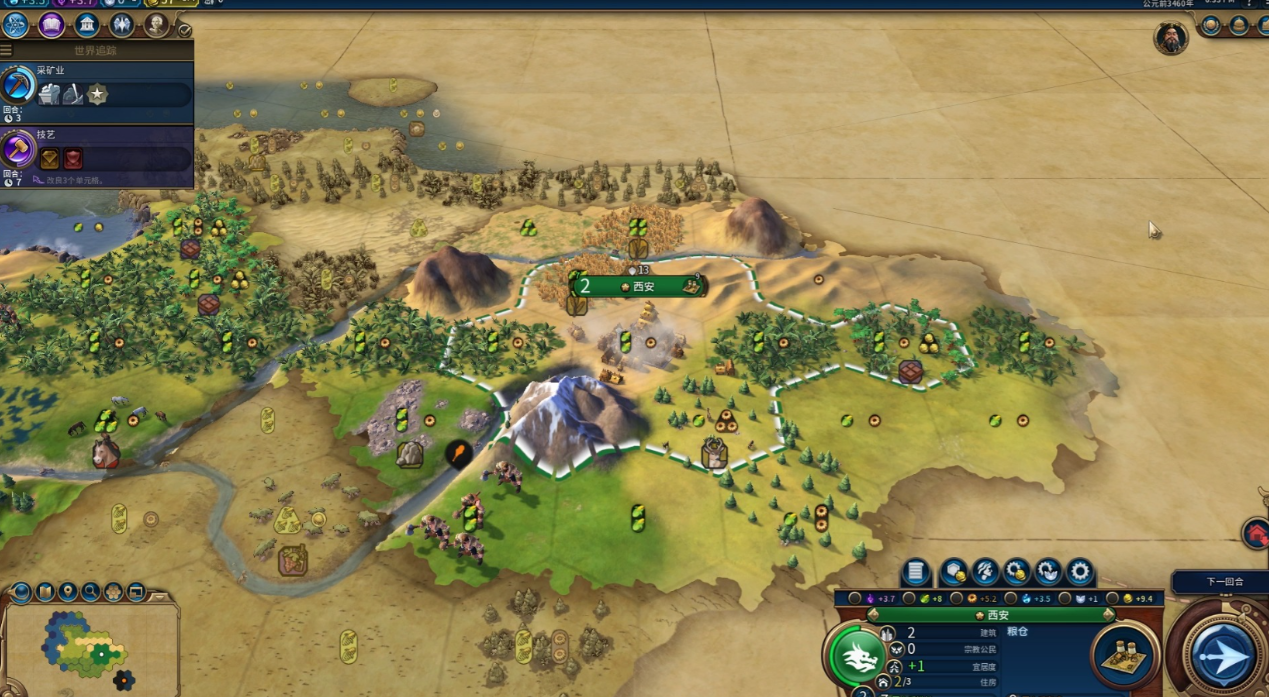Click the 西安 city banner

[640, 286]
